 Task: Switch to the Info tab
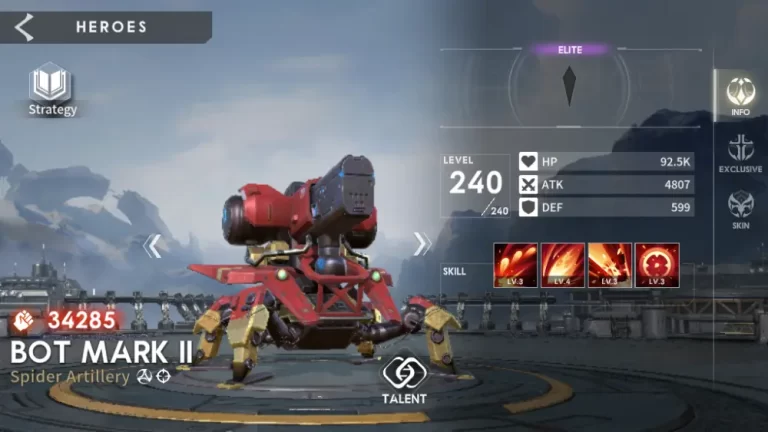tap(740, 95)
